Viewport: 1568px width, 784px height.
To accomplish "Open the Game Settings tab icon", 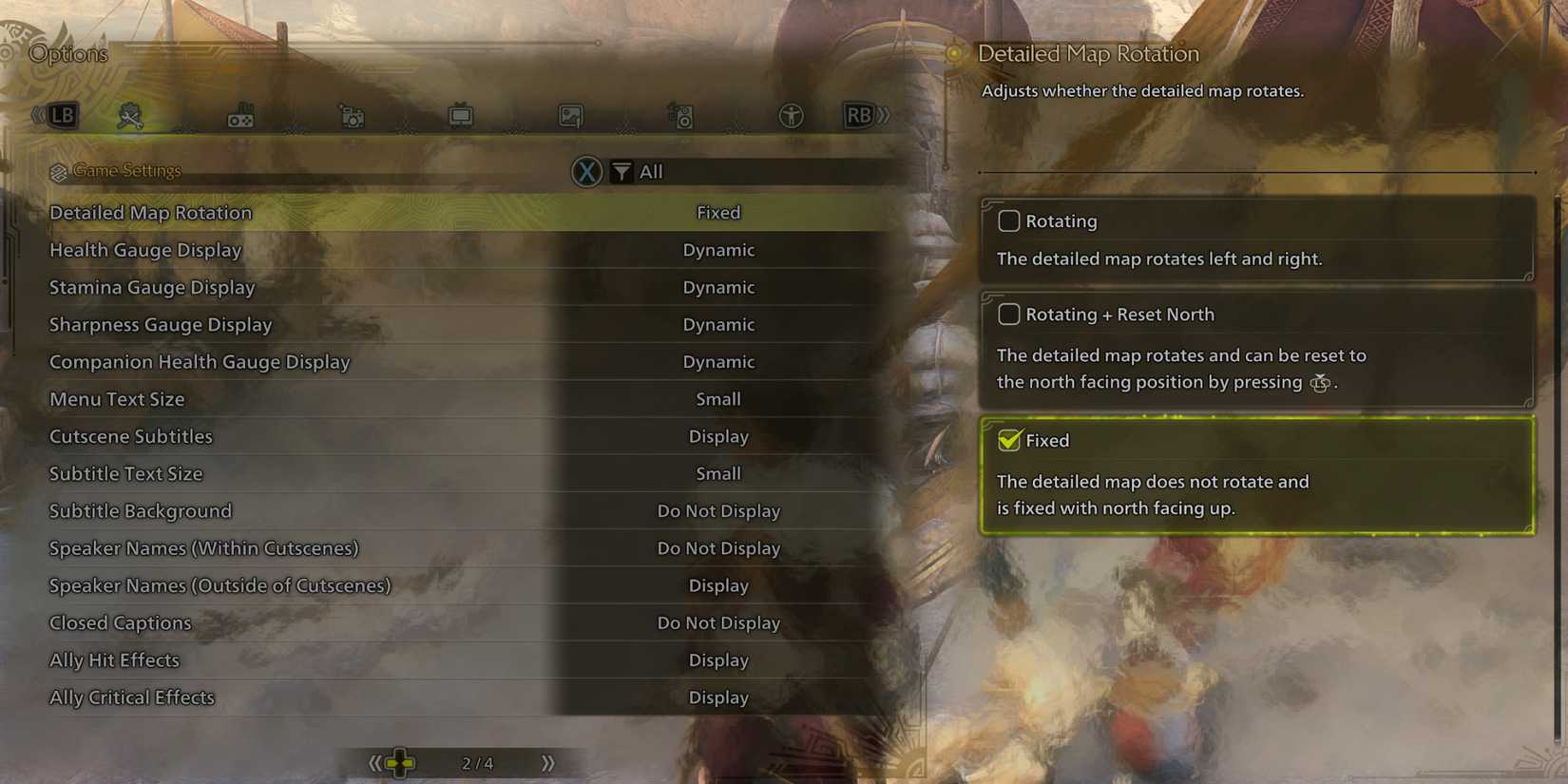I will pyautogui.click(x=130, y=114).
